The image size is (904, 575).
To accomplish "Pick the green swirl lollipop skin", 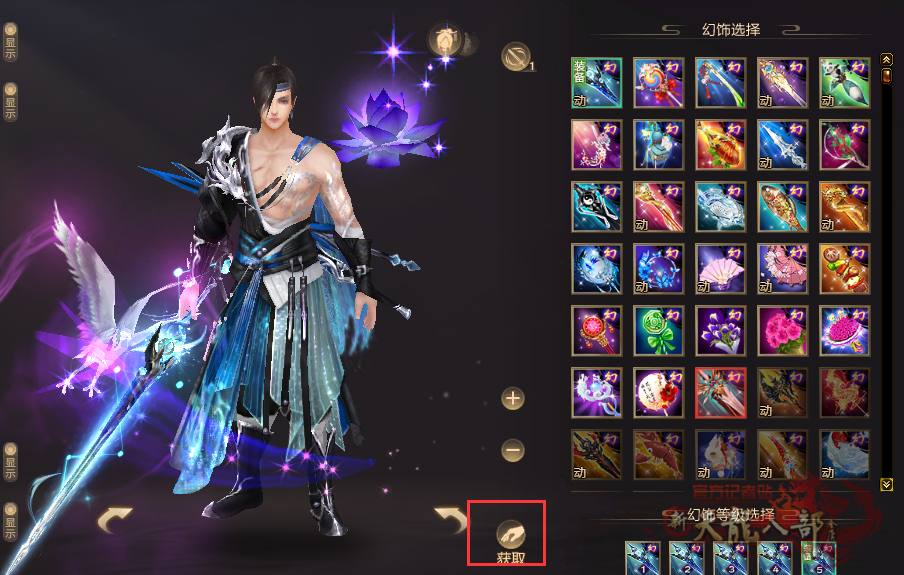I will (x=658, y=330).
